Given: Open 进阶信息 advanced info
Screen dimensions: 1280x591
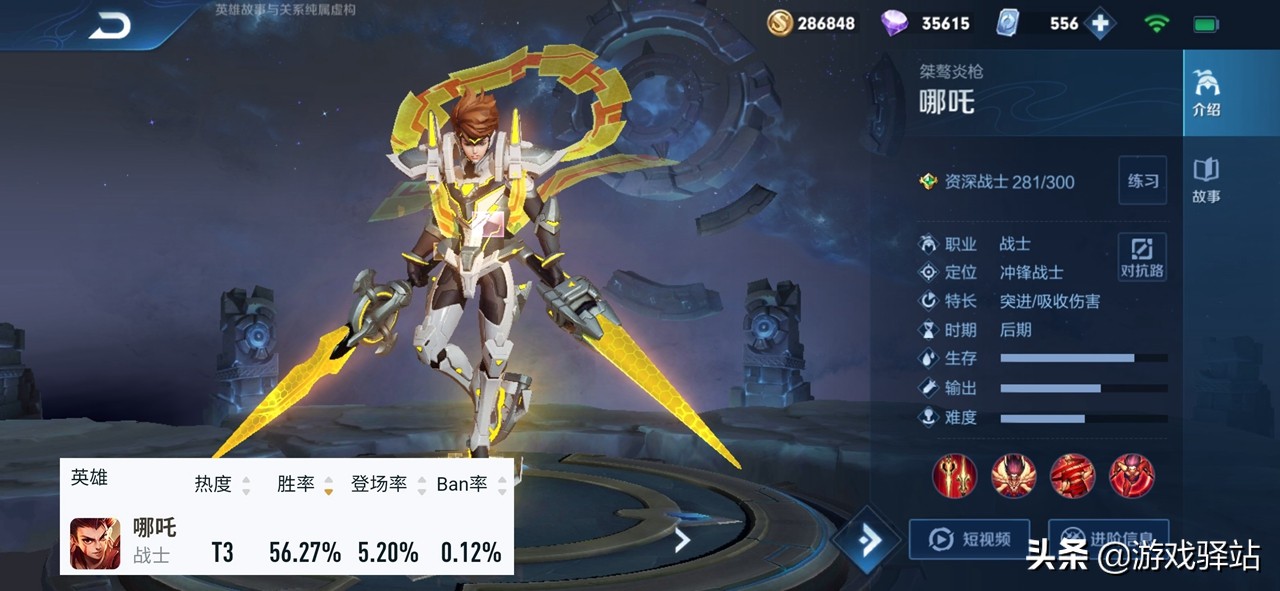Looking at the screenshot, I should (x=1108, y=539).
